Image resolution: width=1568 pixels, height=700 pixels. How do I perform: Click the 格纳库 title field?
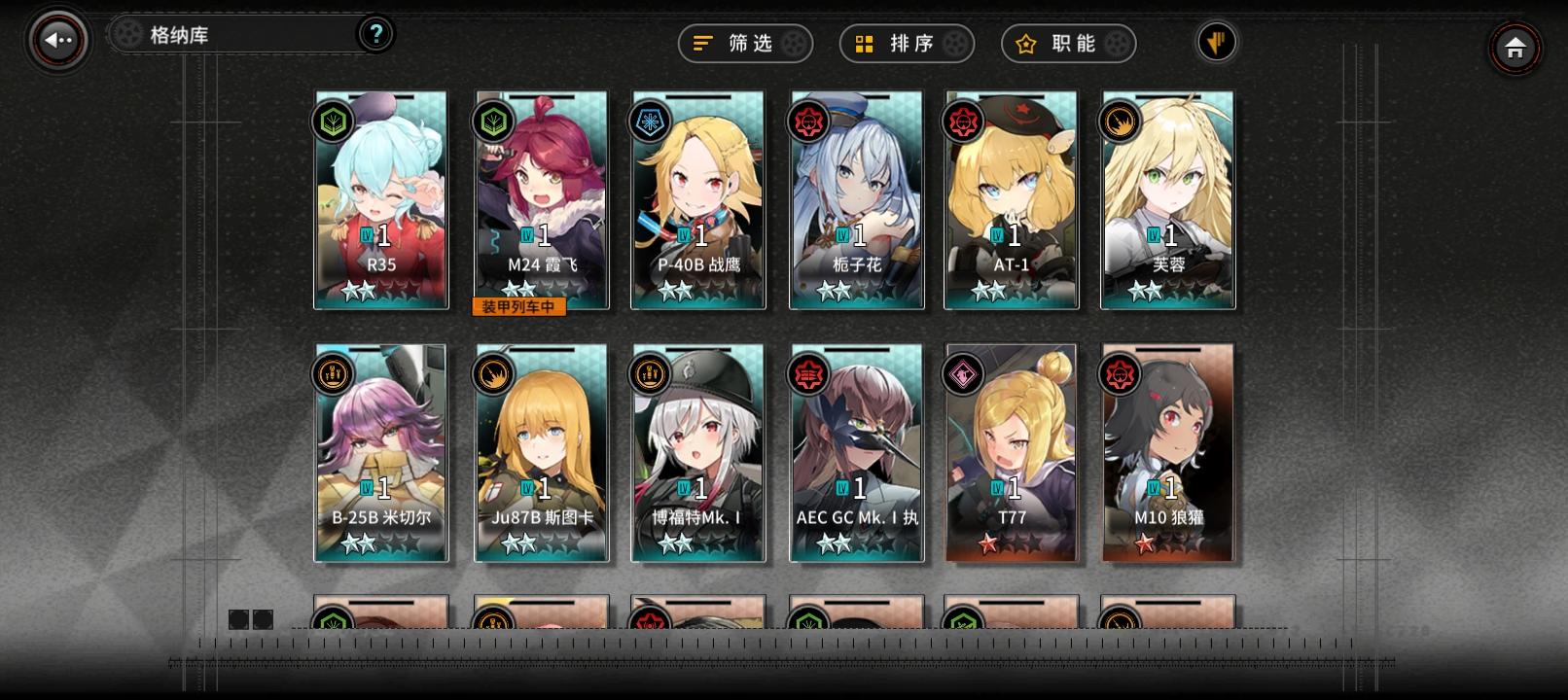pos(233,33)
